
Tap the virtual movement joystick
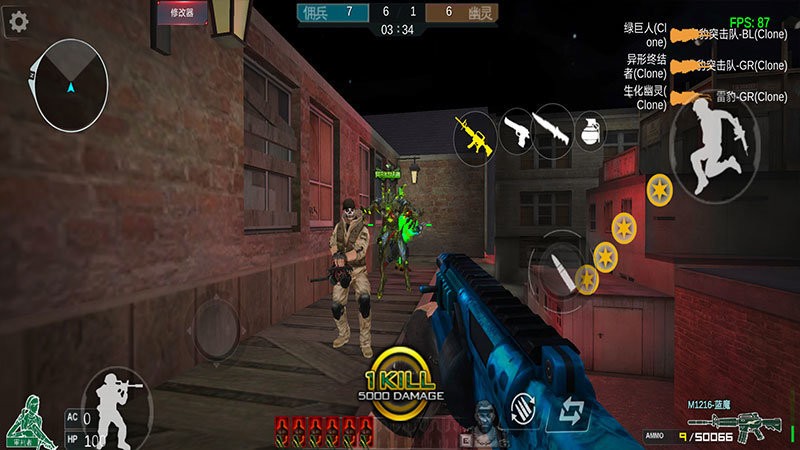coord(217,329)
